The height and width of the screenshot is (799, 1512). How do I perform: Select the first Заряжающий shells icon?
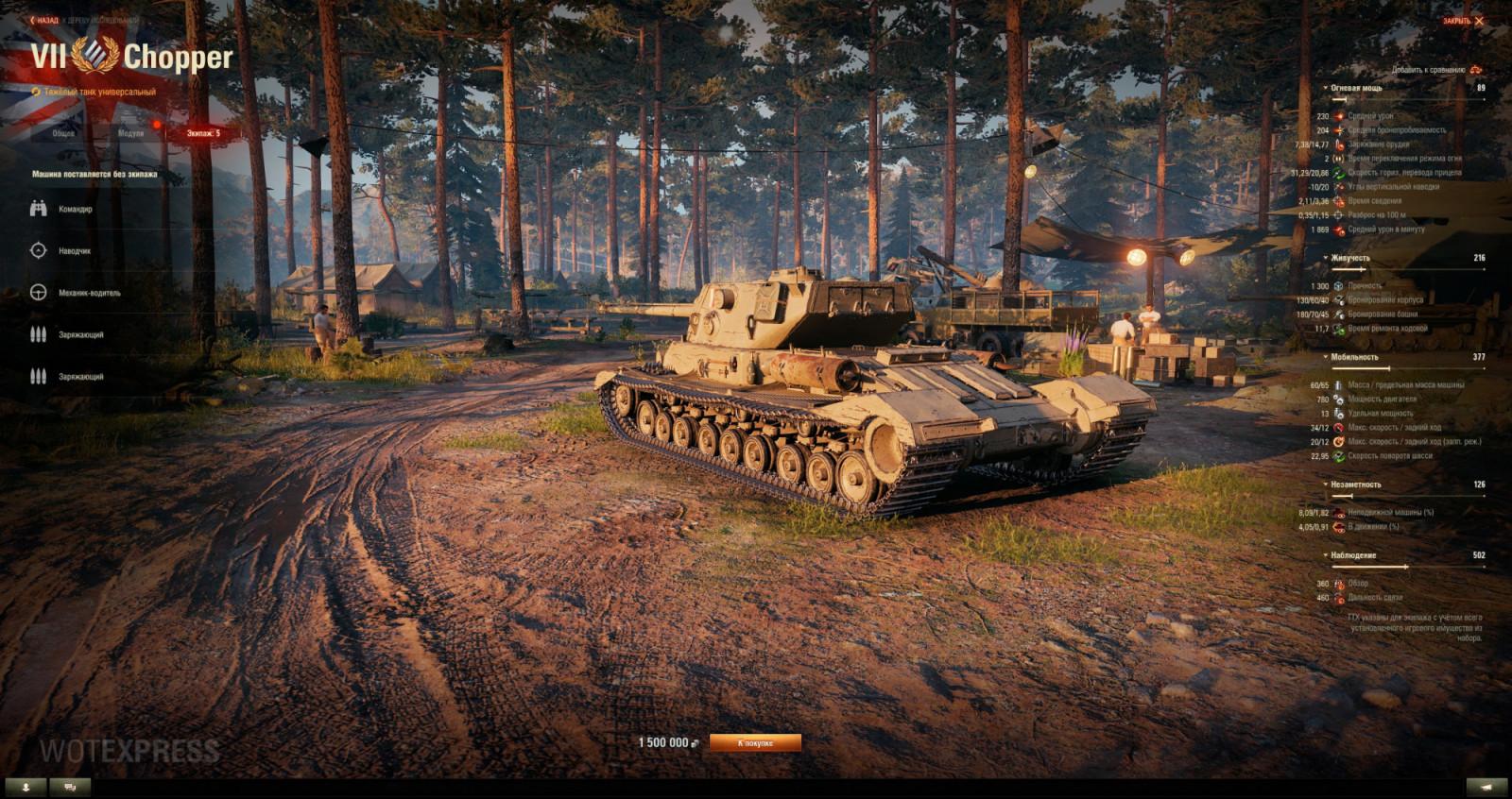tap(37, 333)
